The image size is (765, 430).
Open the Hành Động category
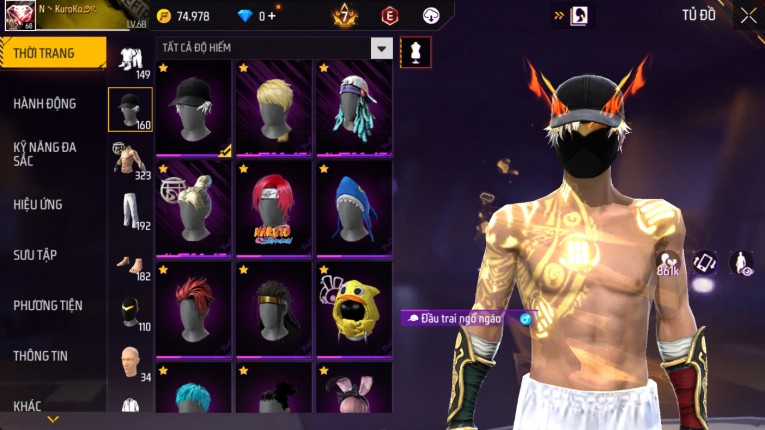tap(45, 103)
